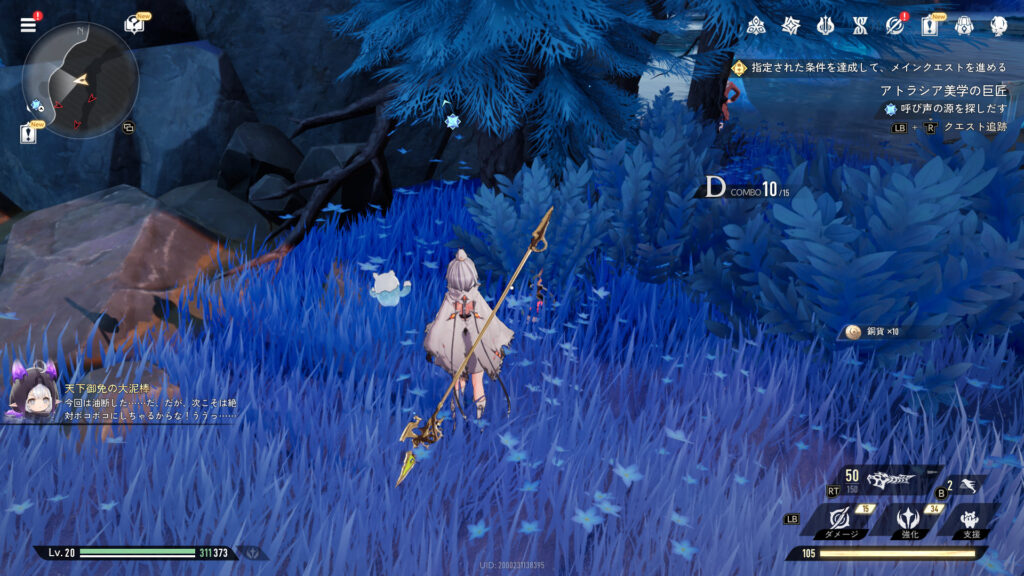Open the new tutorial book icon
The height and width of the screenshot is (576, 1024).
tap(134, 25)
